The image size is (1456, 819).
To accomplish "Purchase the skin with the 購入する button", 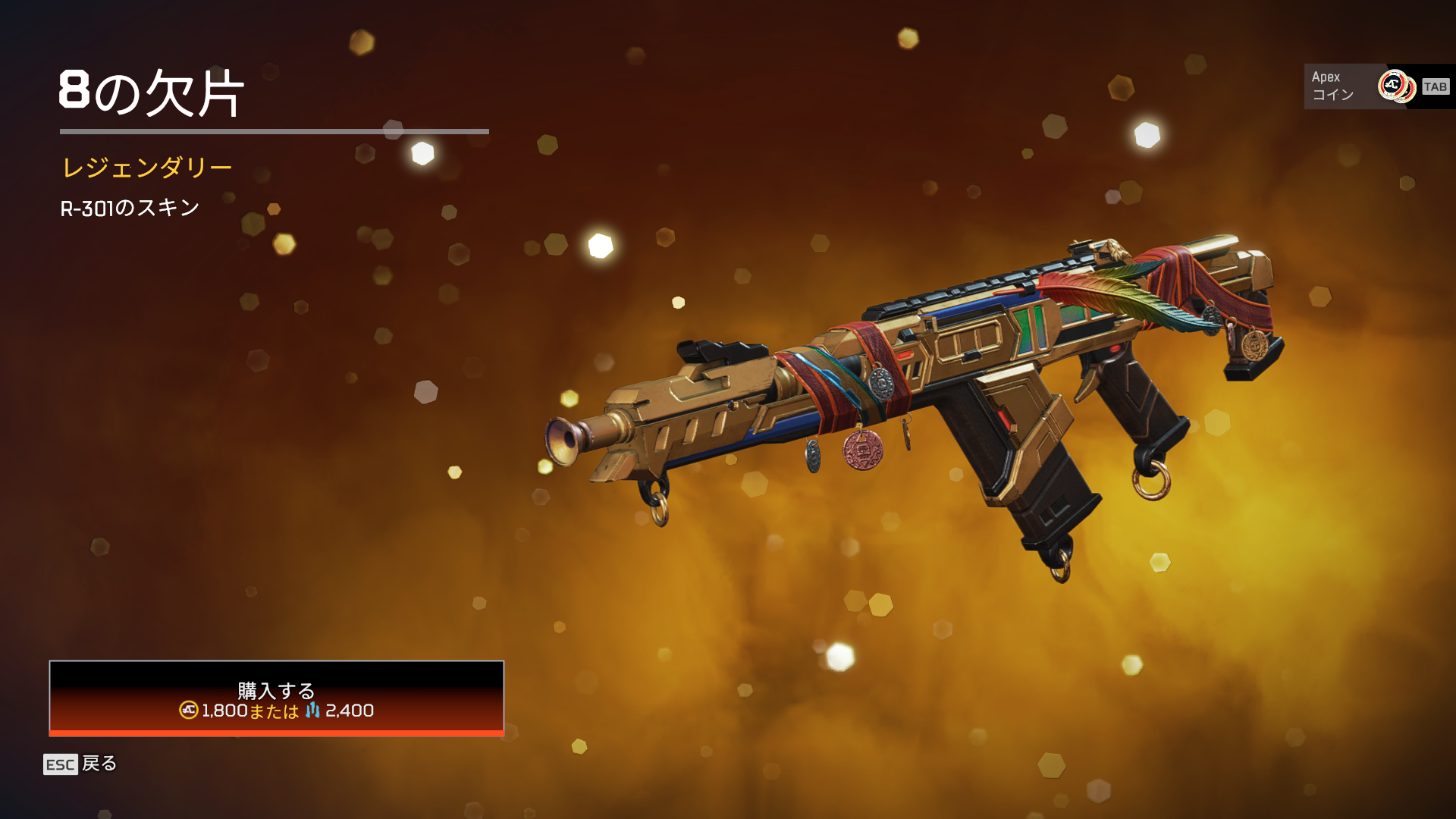I will (276, 698).
